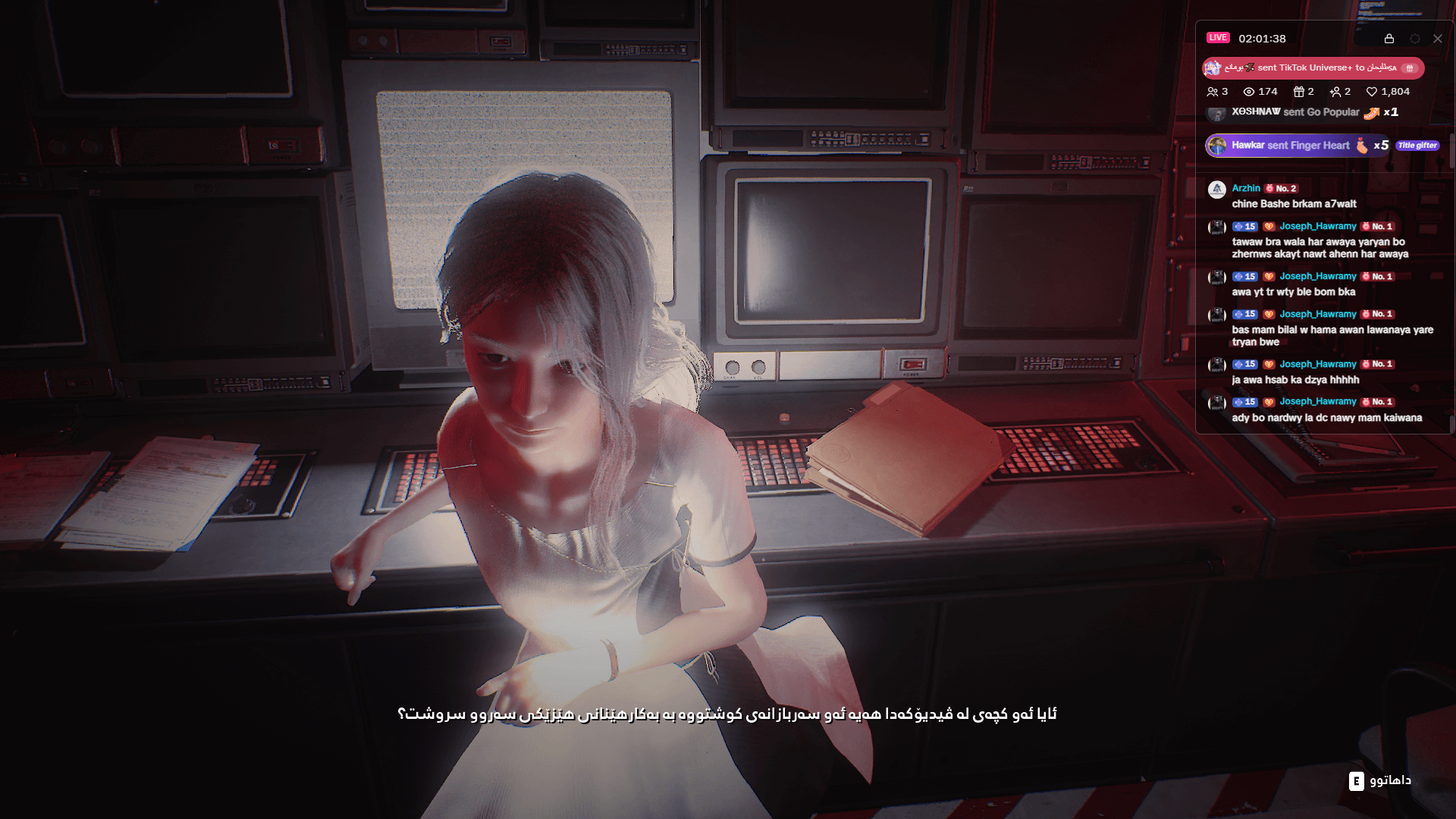The image size is (1456, 819).
Task: Click the gift icon on the TikTok Universe+ banner
Action: point(1410,68)
